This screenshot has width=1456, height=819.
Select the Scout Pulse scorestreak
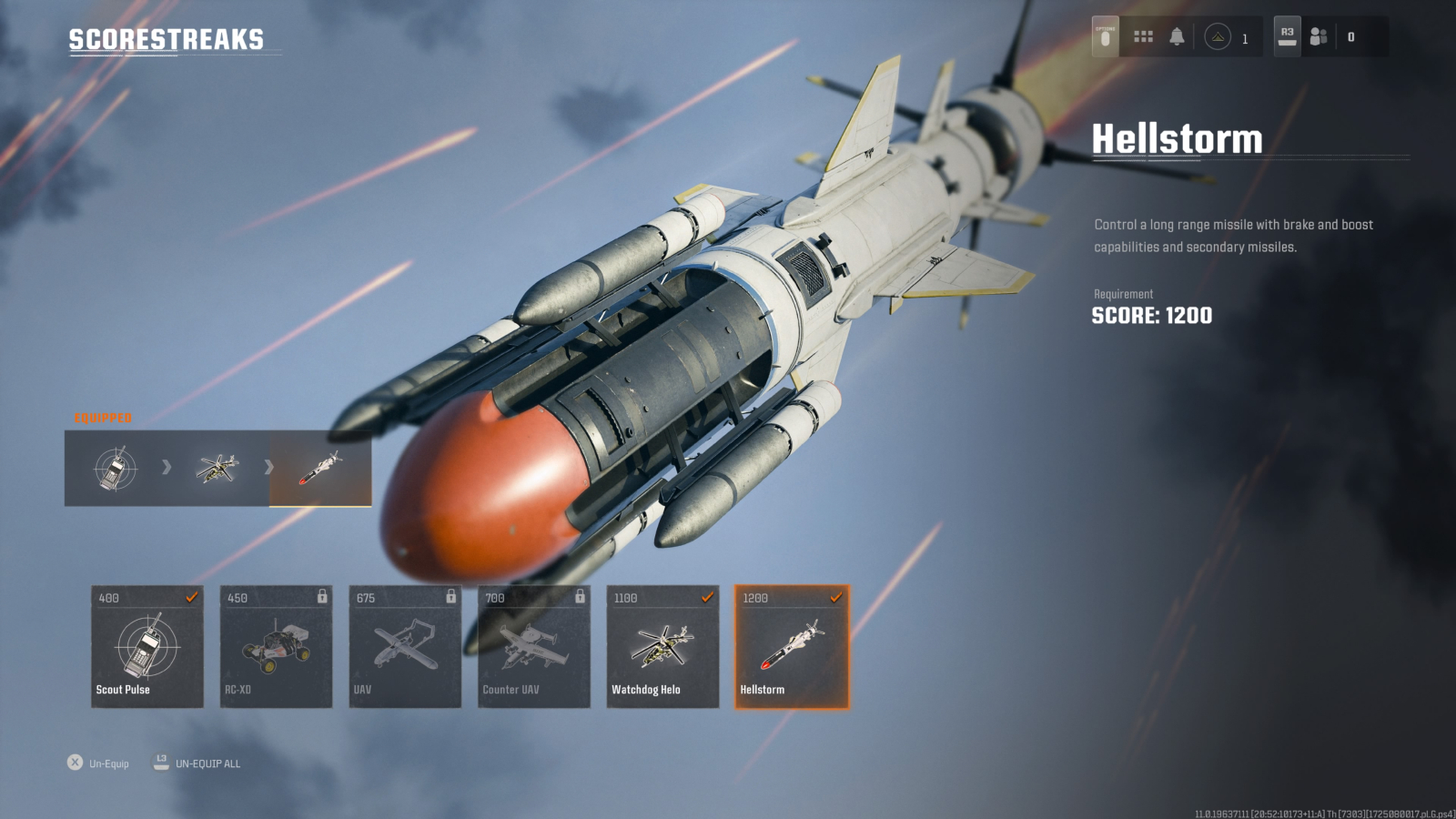coord(146,646)
